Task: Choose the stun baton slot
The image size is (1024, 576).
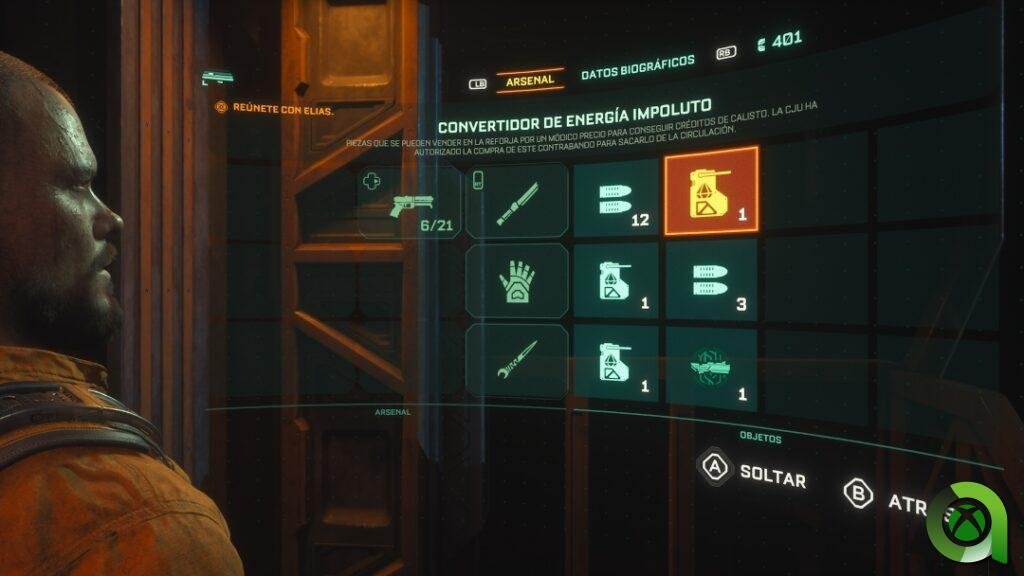Action: point(517,200)
